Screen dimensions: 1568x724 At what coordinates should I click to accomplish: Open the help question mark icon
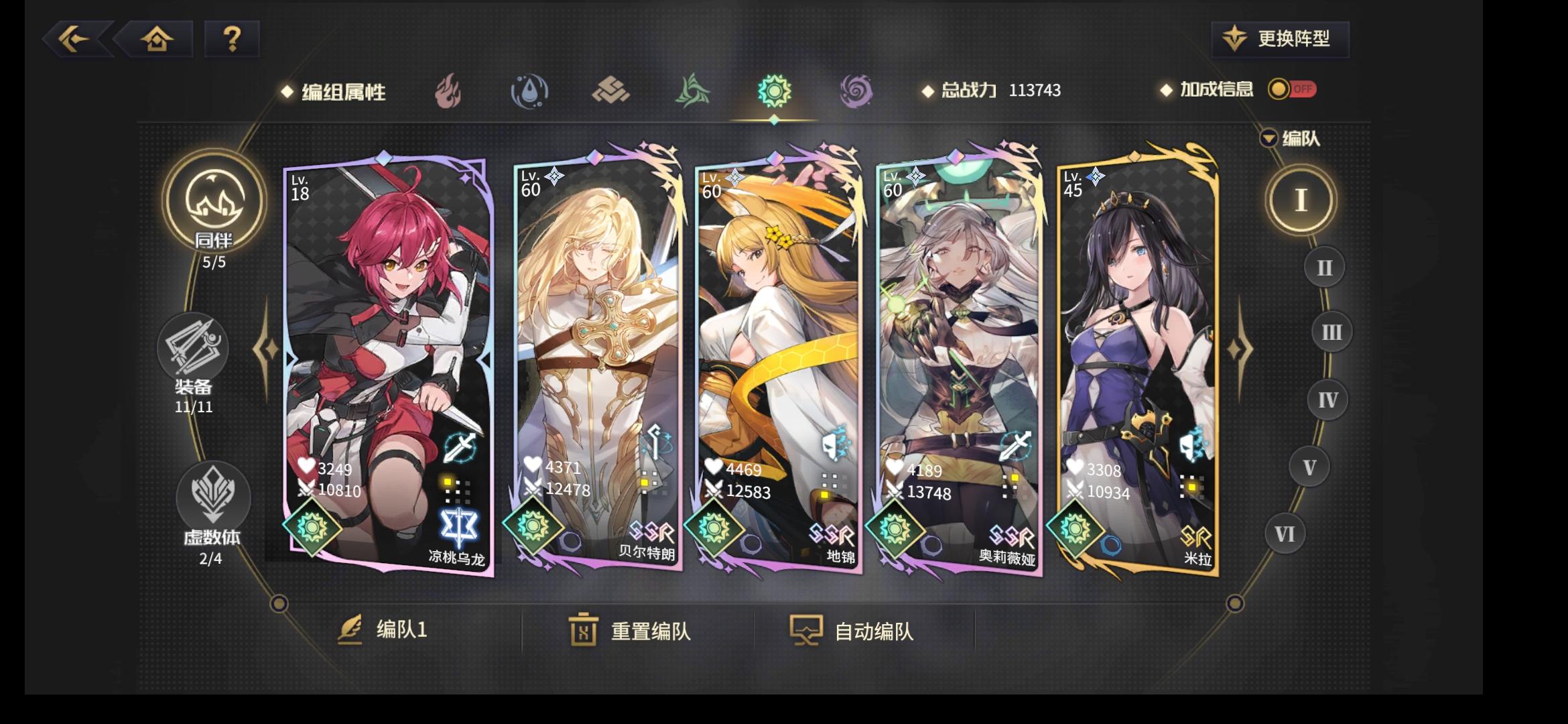tap(231, 40)
